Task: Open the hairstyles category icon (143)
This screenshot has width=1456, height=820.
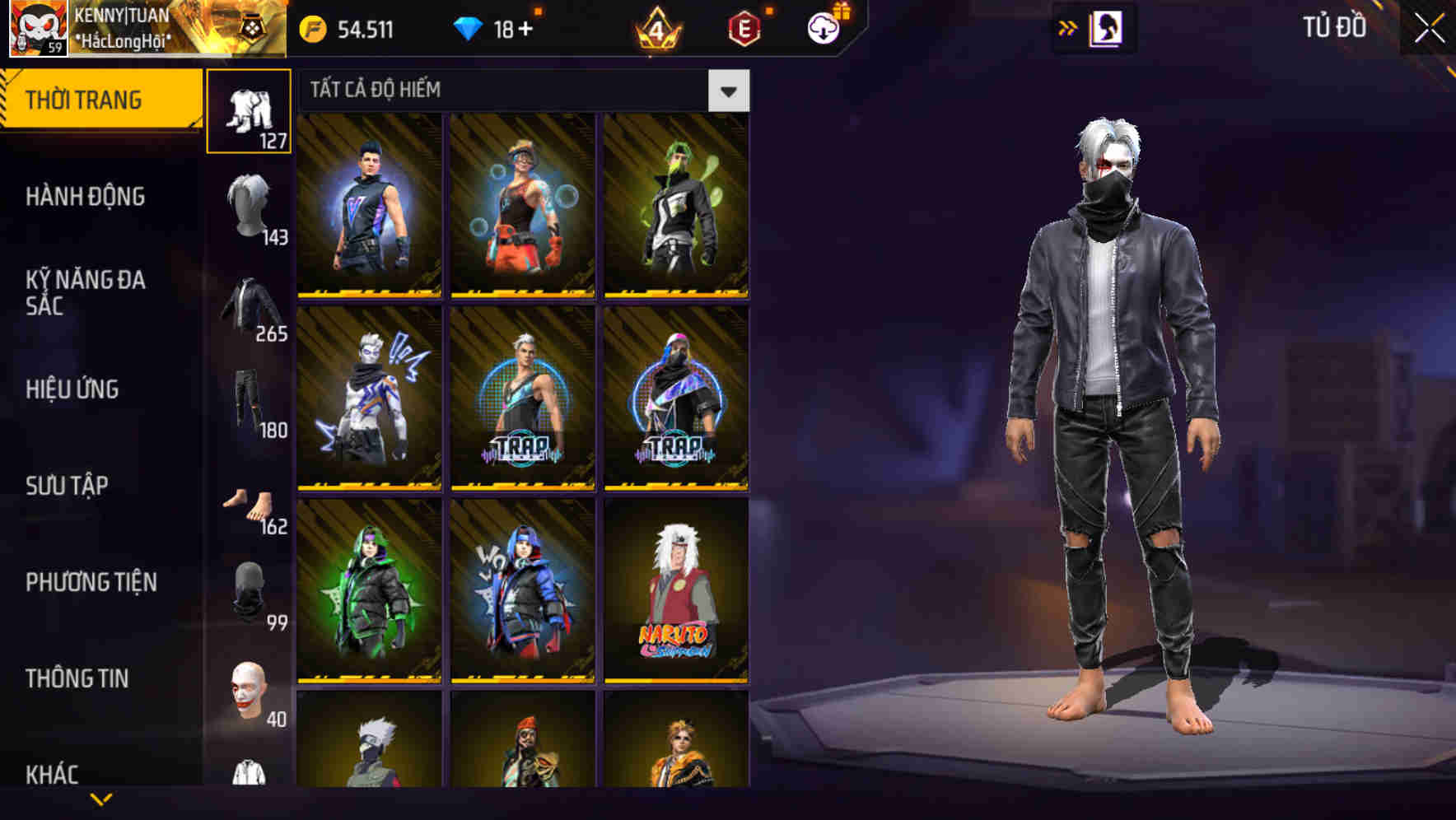Action: (x=250, y=210)
